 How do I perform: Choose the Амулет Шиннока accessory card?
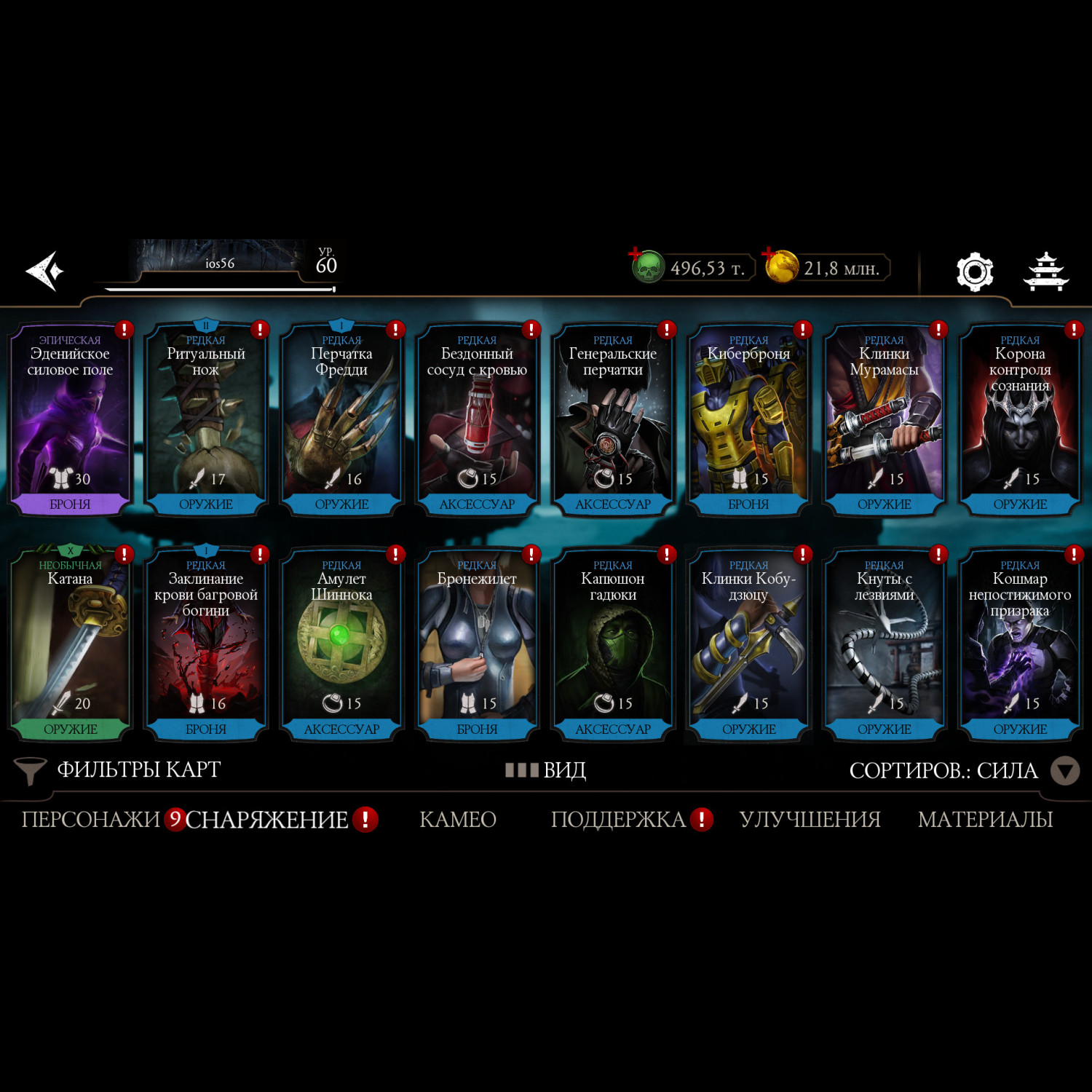tap(341, 644)
